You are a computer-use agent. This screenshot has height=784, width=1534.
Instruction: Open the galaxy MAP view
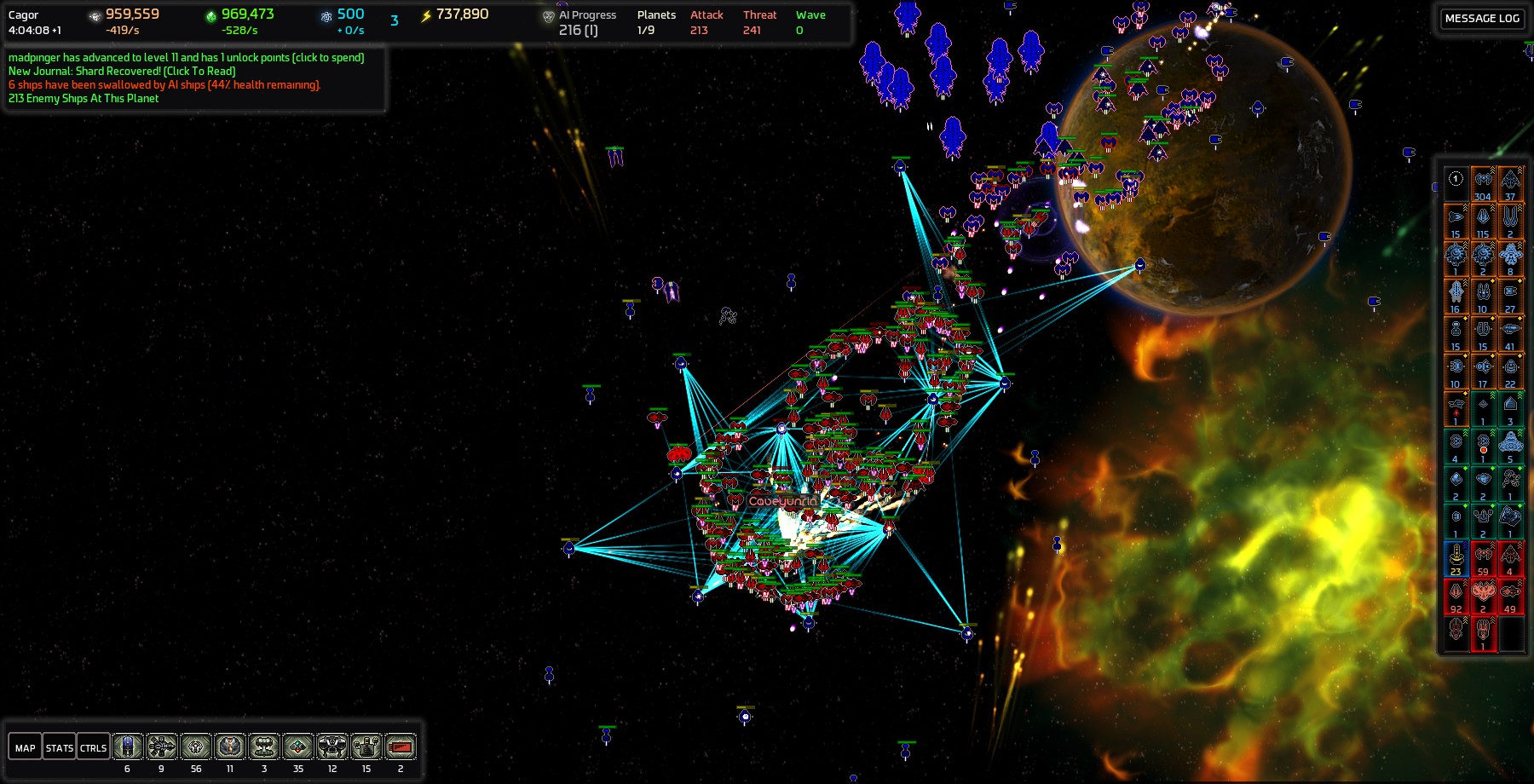pos(26,747)
